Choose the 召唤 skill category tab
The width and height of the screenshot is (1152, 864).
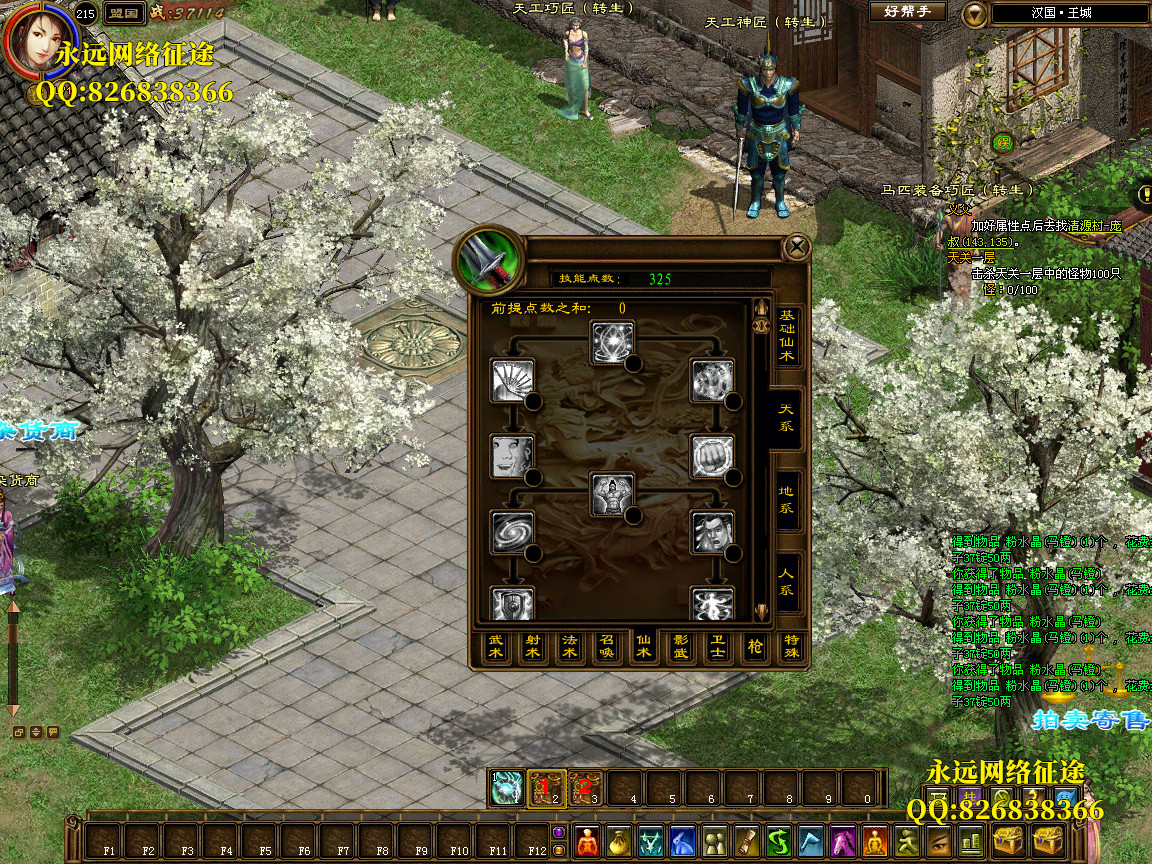pyautogui.click(x=606, y=647)
